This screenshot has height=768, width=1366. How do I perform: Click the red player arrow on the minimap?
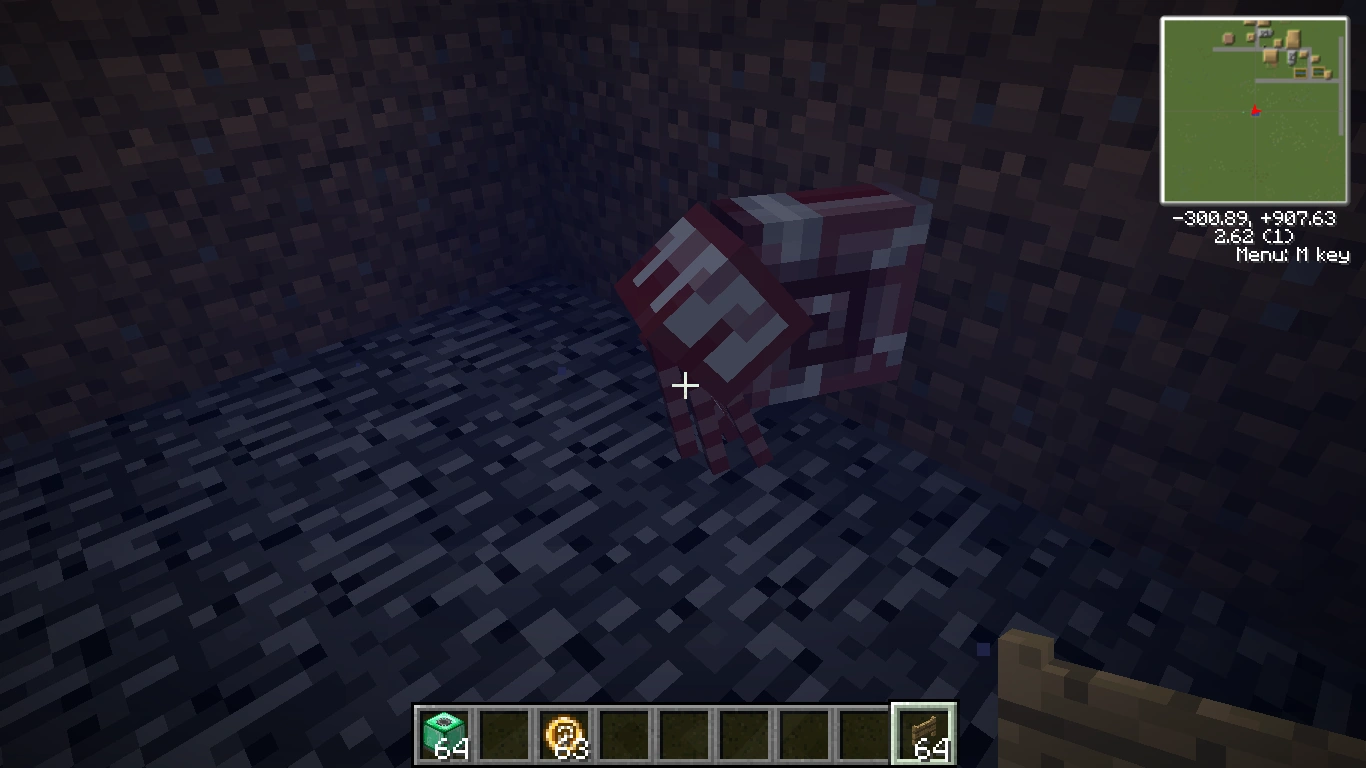(1255, 112)
